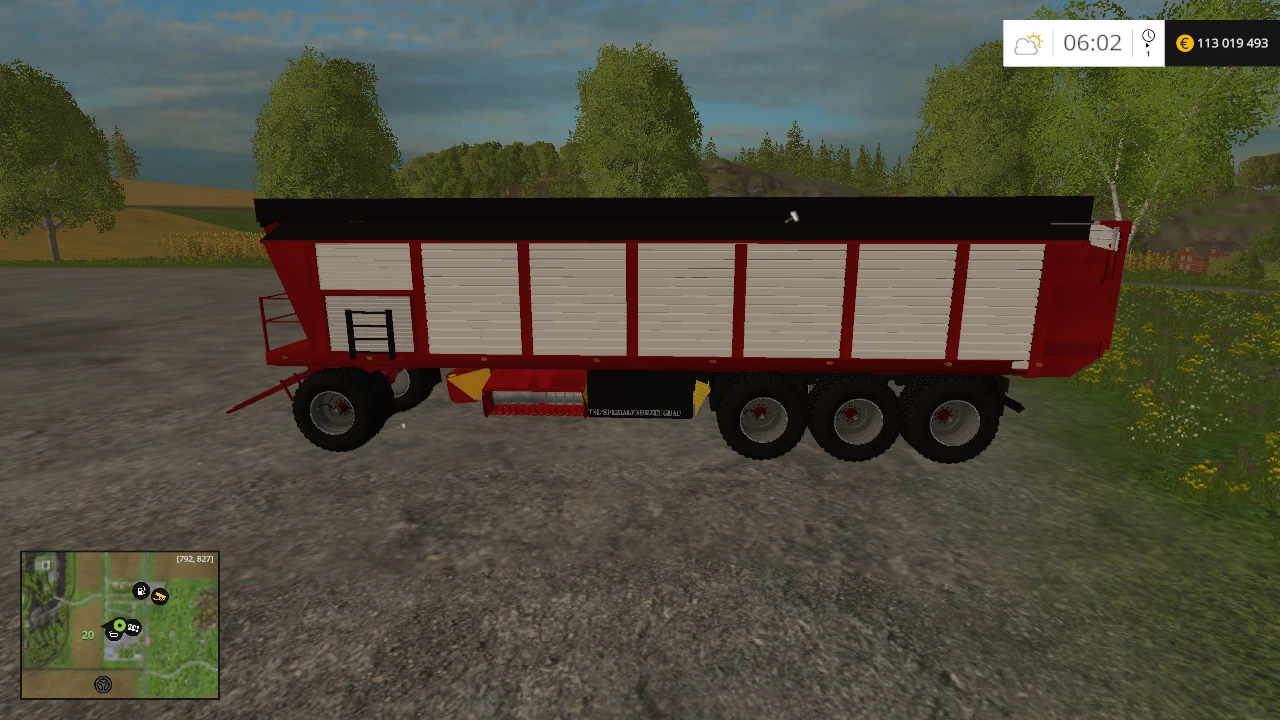Click the yellow harvester marker on the minimap
This screenshot has width=1280, height=720.
click(160, 597)
